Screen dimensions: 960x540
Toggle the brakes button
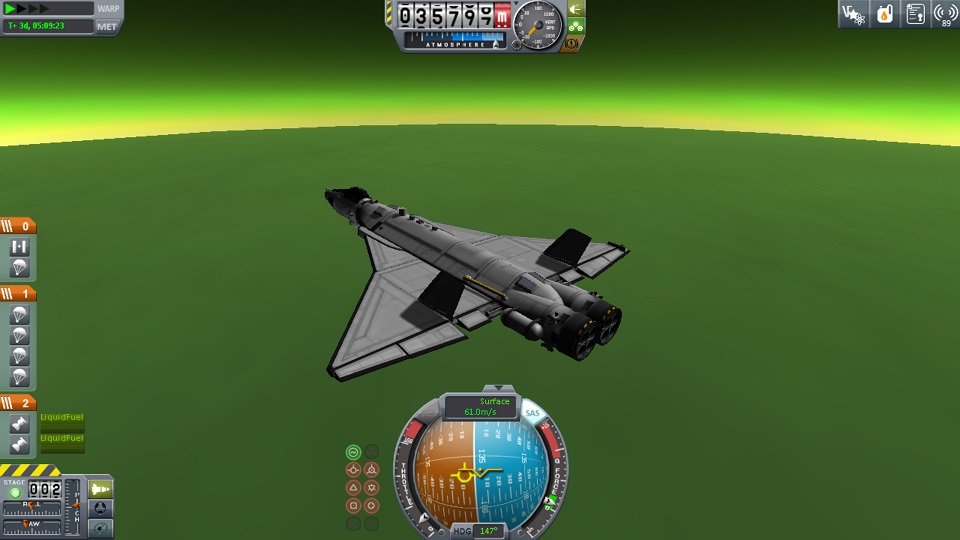tap(572, 44)
